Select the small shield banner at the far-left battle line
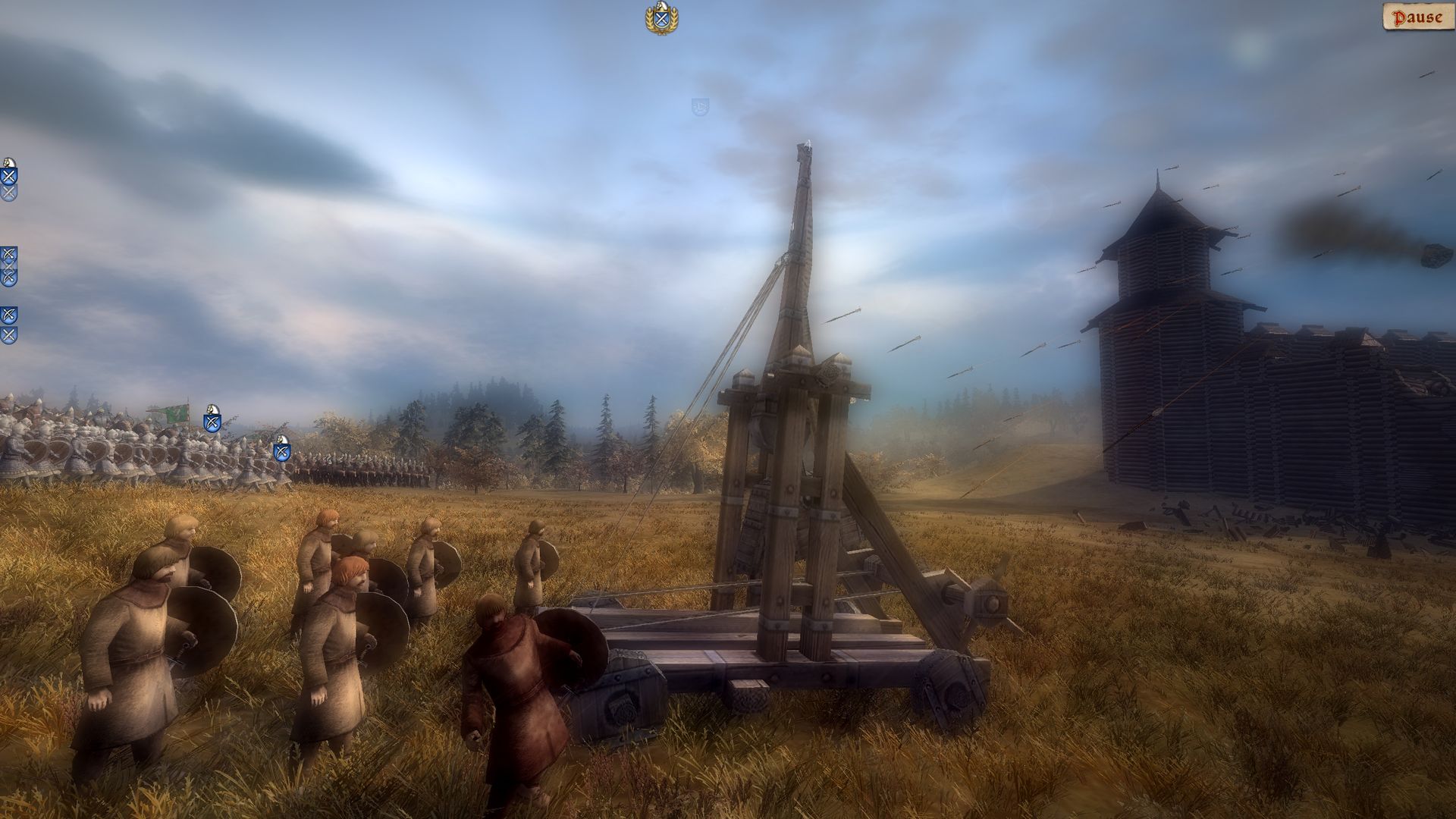 [212, 423]
